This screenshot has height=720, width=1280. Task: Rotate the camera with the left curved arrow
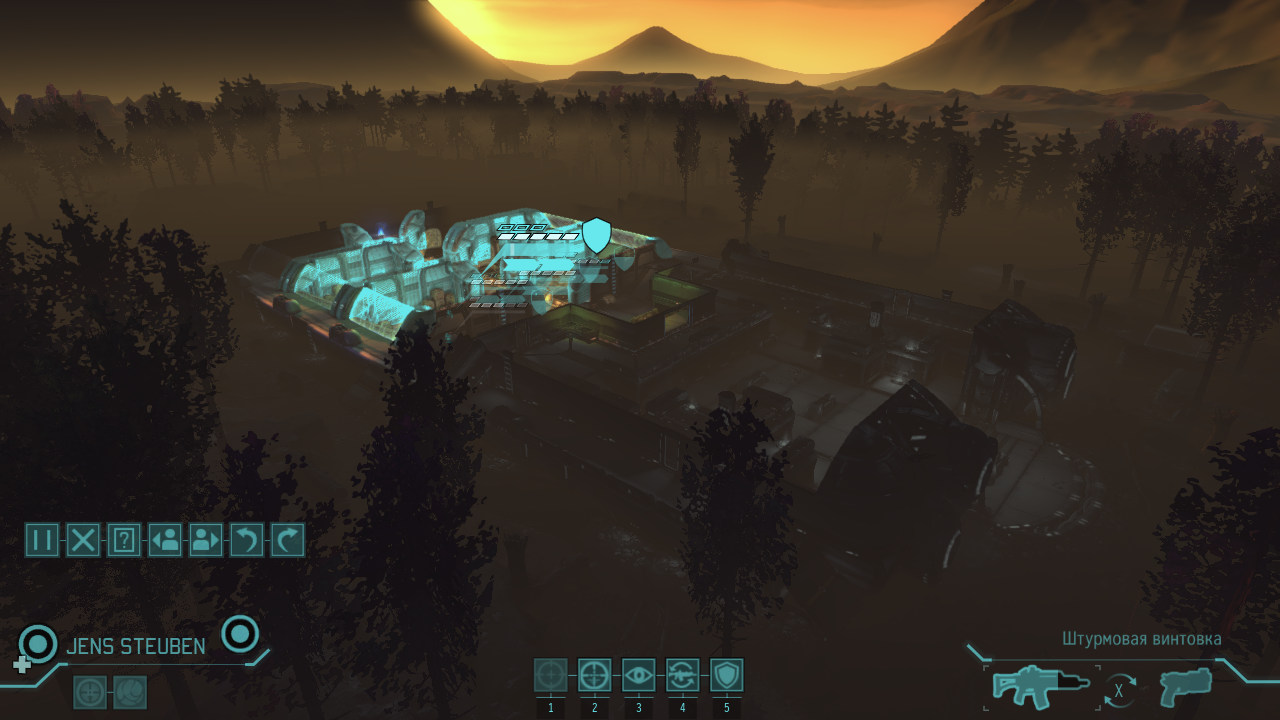[x=247, y=540]
